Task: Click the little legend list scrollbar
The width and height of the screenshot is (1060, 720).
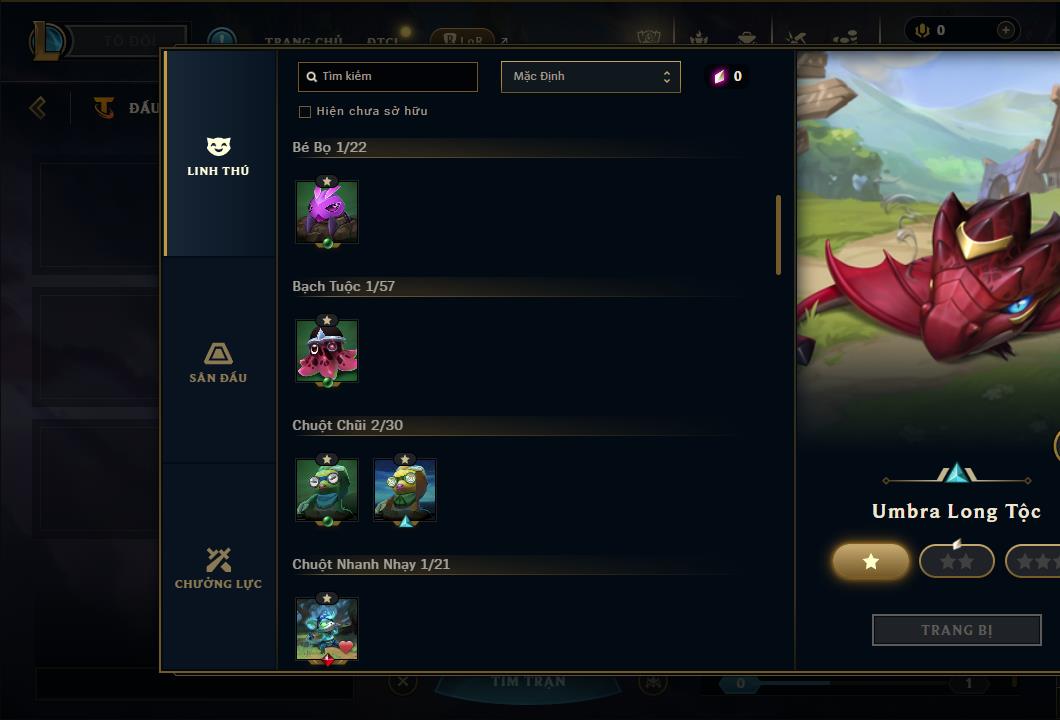Action: pyautogui.click(x=778, y=235)
